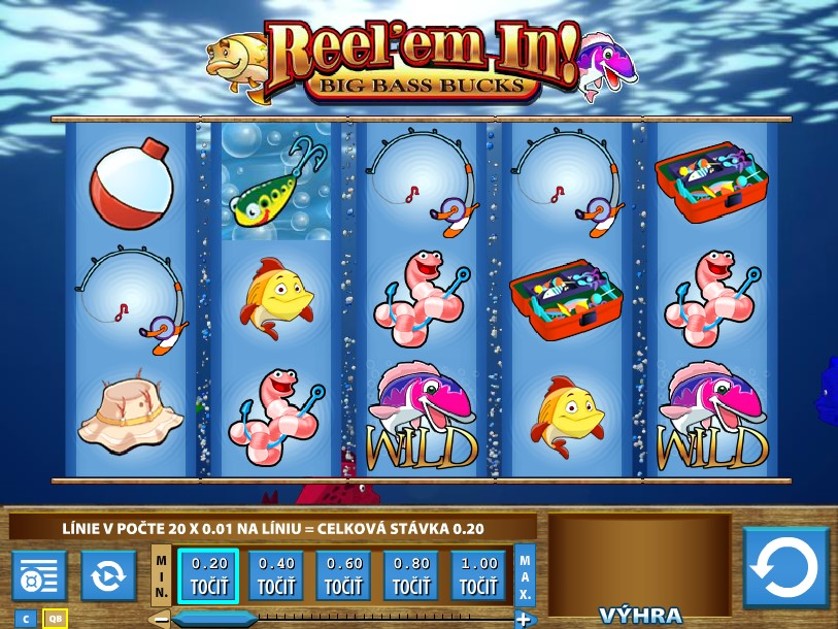Pick the 0.60 Točiť bet button
Screen dimensions: 838x629
click(344, 575)
